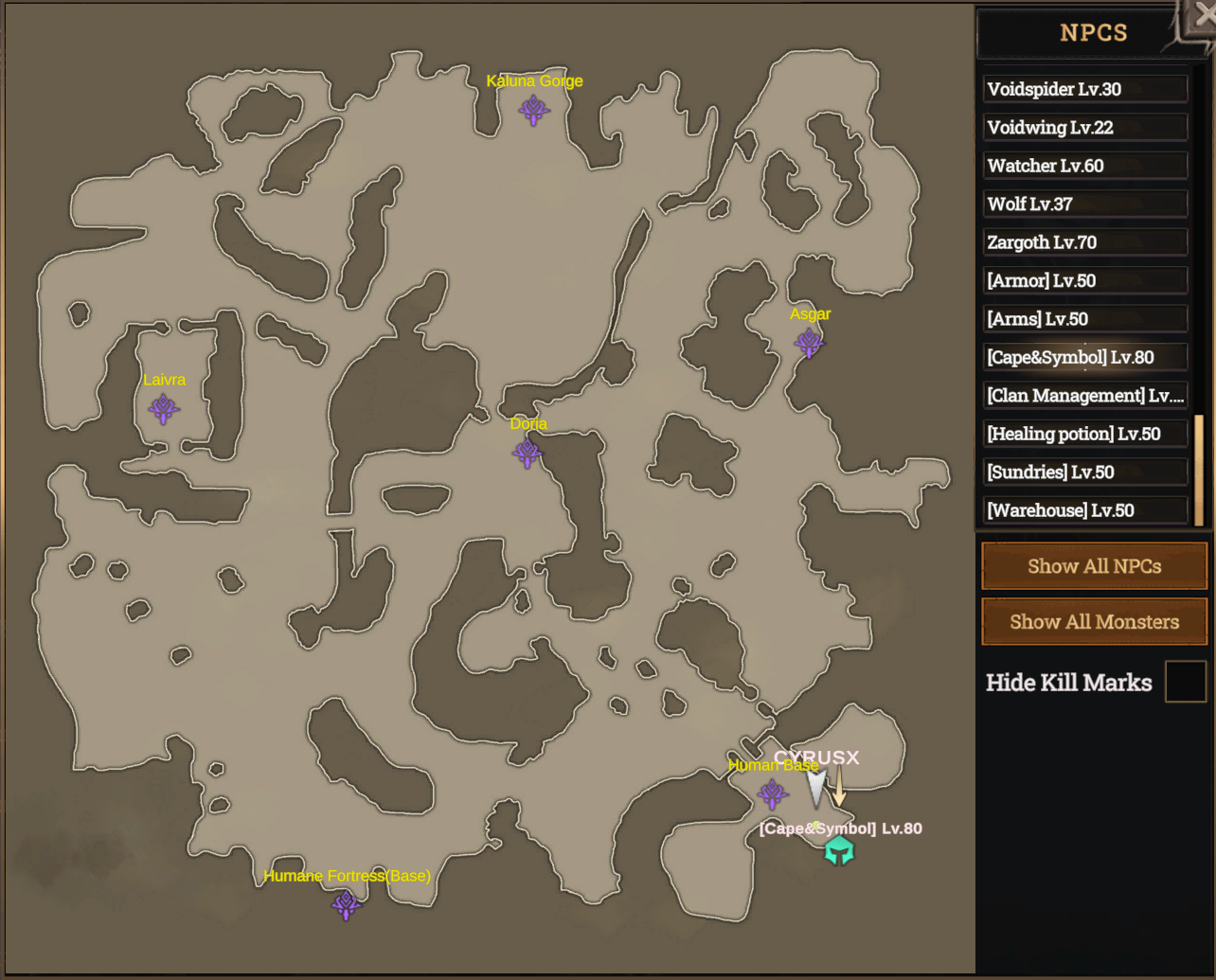Select the Doria location marker

coord(527,454)
